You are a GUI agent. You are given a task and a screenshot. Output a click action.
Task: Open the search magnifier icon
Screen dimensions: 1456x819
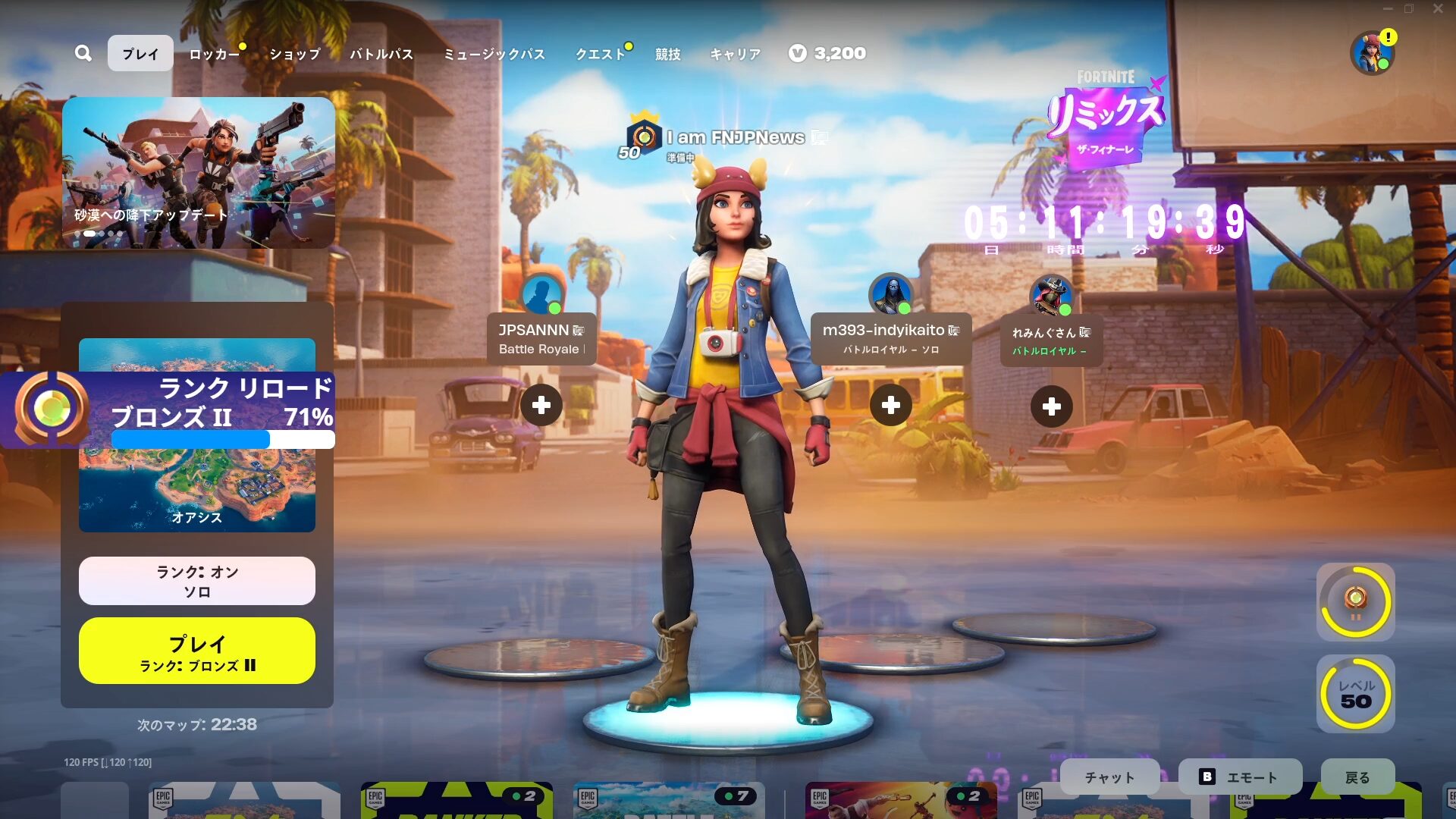(x=83, y=53)
